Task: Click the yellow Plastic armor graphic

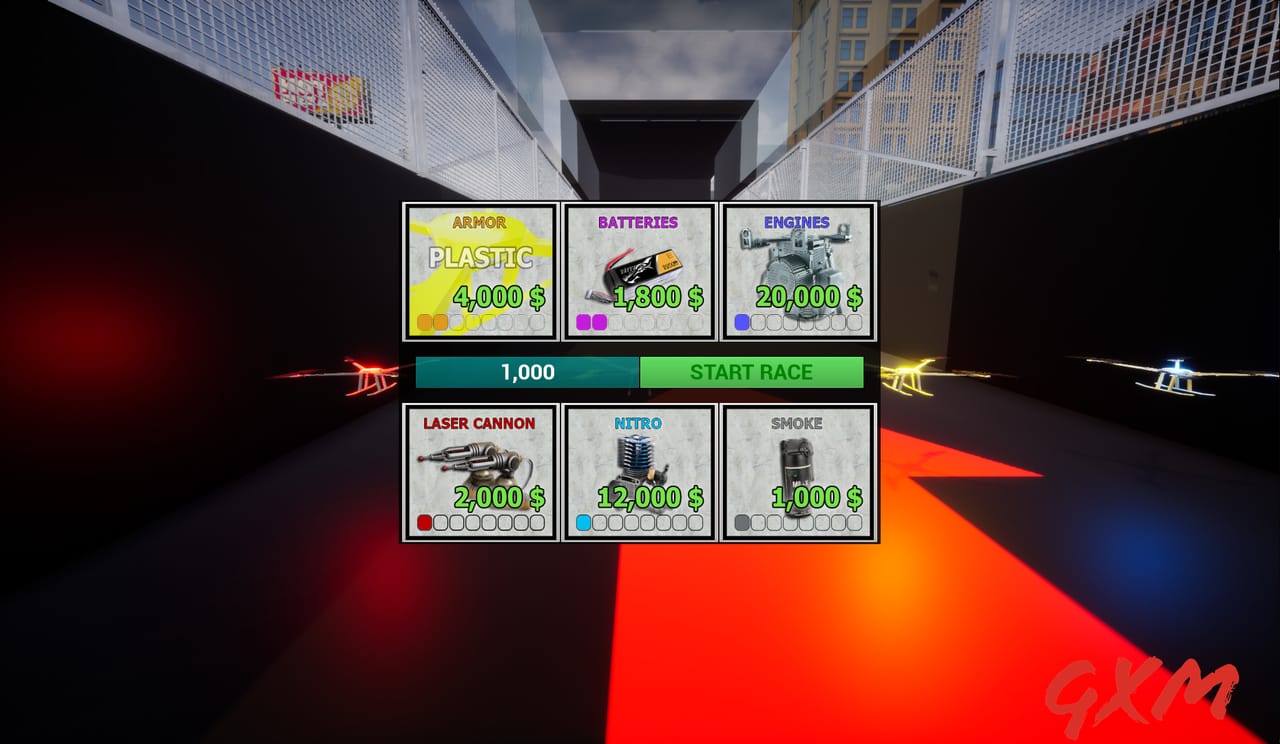Action: [480, 258]
